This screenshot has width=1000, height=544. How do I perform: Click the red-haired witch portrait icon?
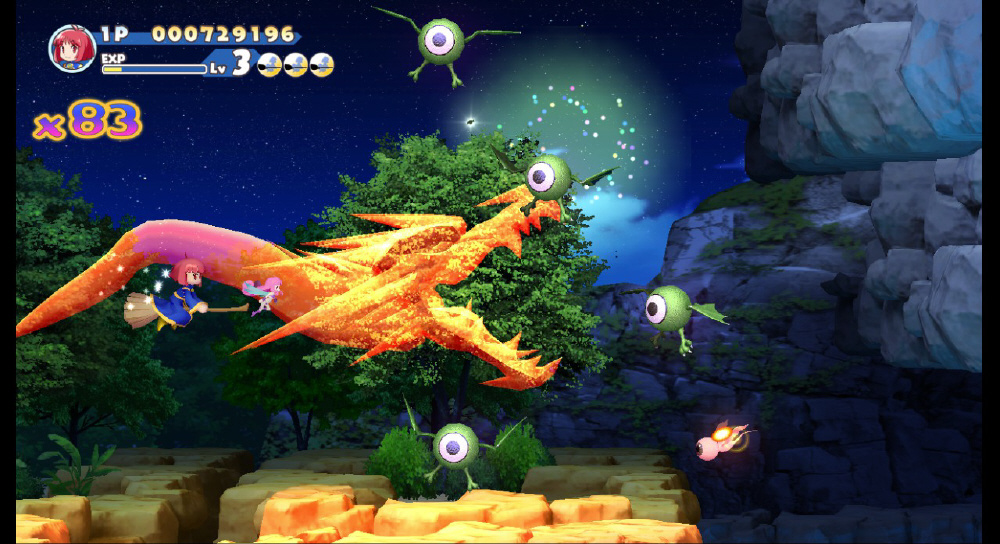(72, 48)
